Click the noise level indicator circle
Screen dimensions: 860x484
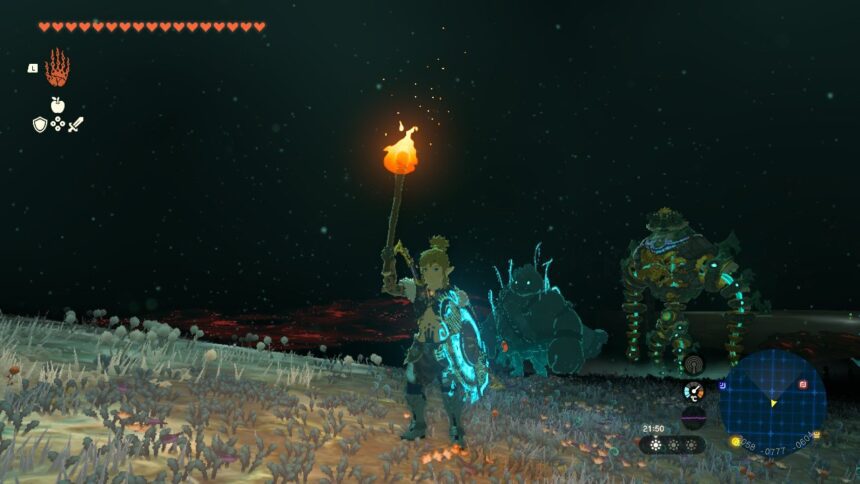[x=692, y=417]
